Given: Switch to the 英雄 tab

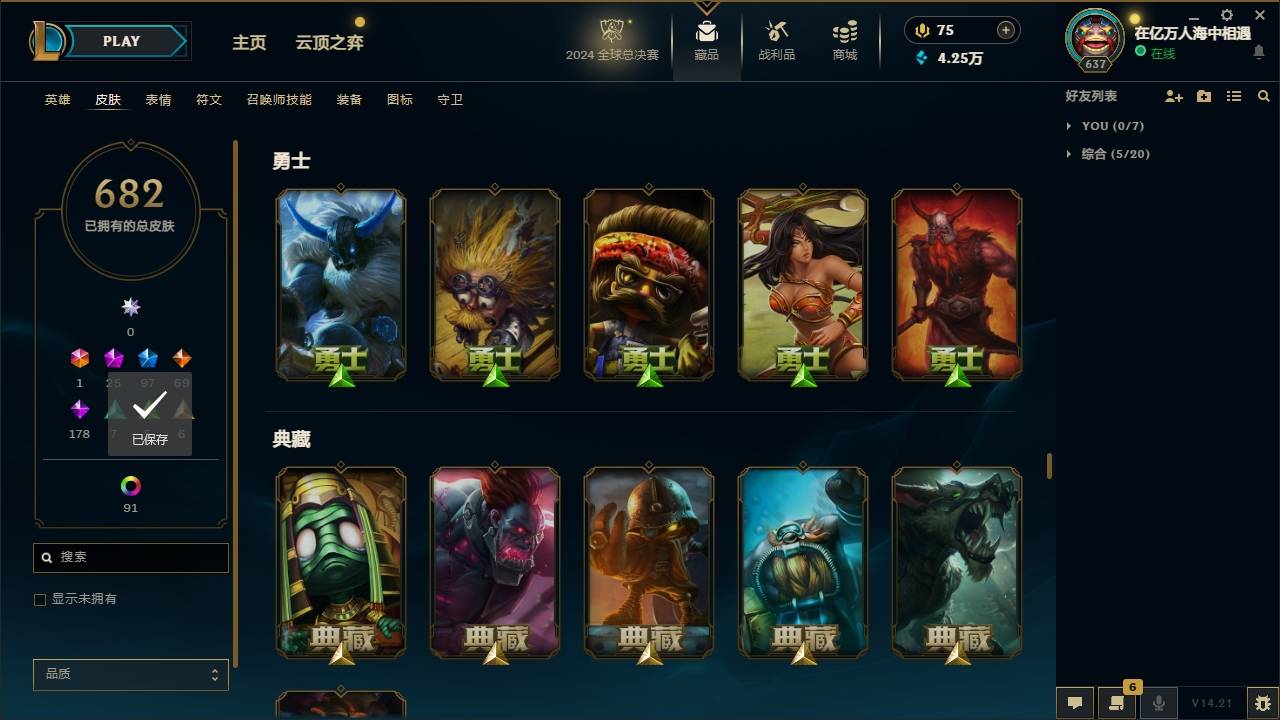Looking at the screenshot, I should pyautogui.click(x=57, y=100).
